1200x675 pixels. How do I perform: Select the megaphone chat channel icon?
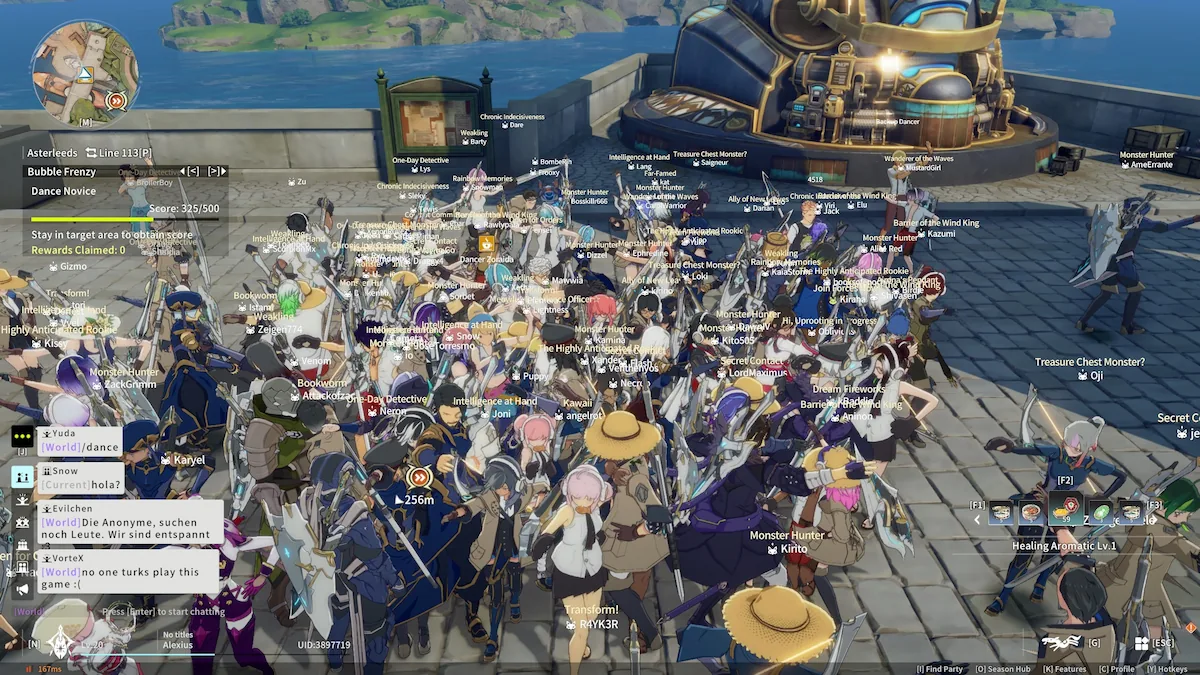point(22,590)
